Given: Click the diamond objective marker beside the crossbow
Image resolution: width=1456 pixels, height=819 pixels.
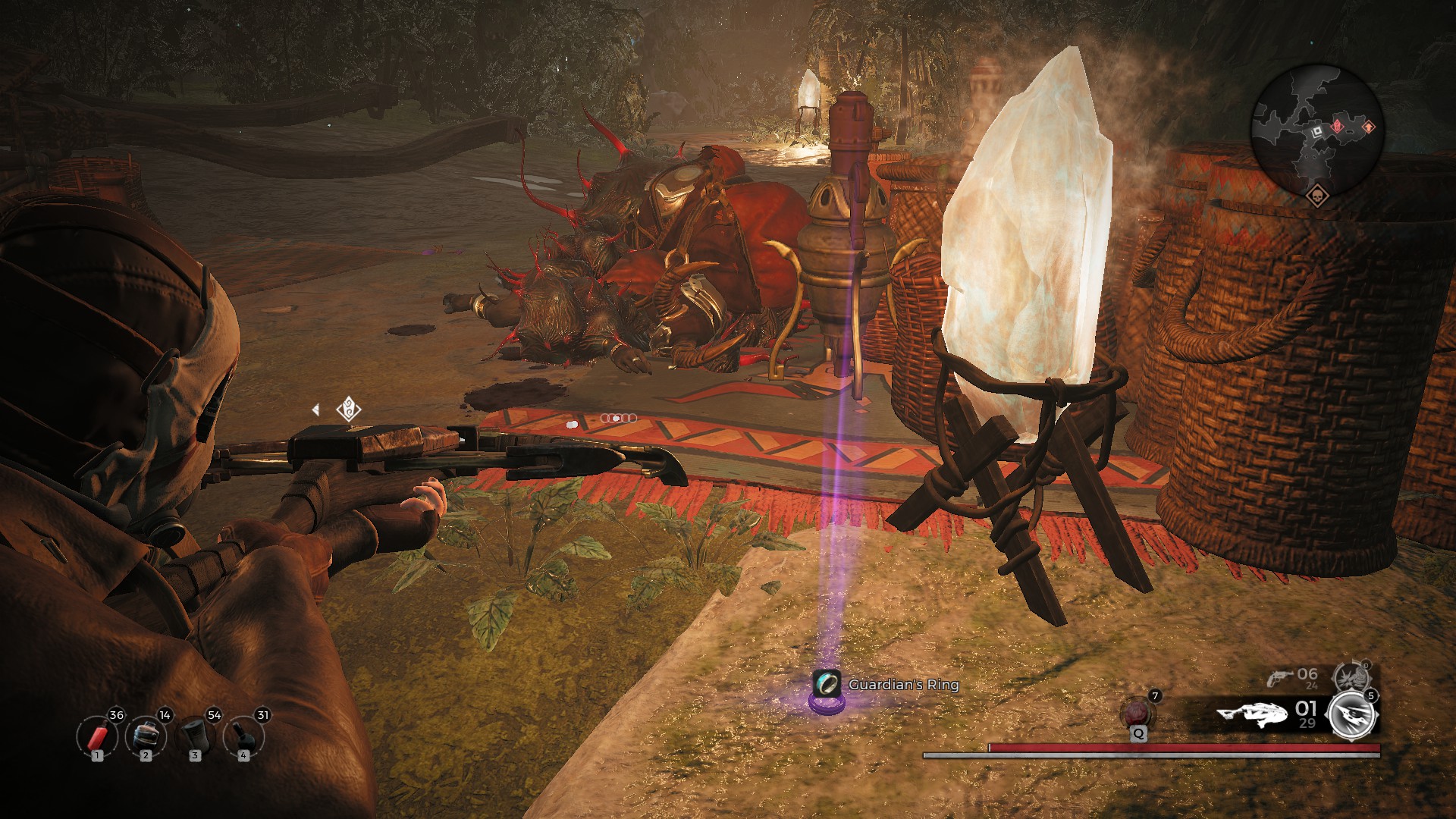Looking at the screenshot, I should pos(348,409).
